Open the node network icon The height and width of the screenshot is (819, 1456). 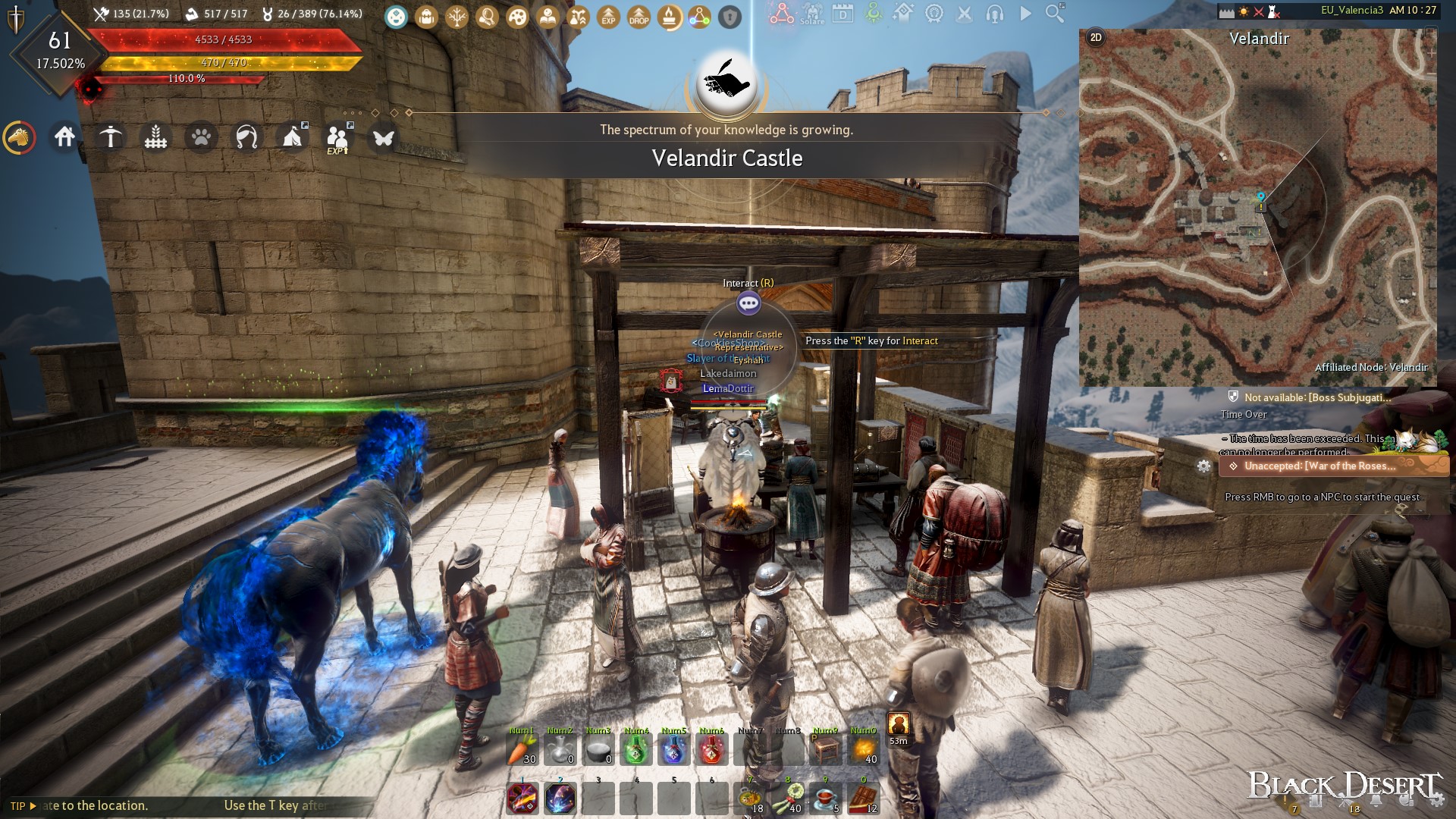tap(698, 17)
